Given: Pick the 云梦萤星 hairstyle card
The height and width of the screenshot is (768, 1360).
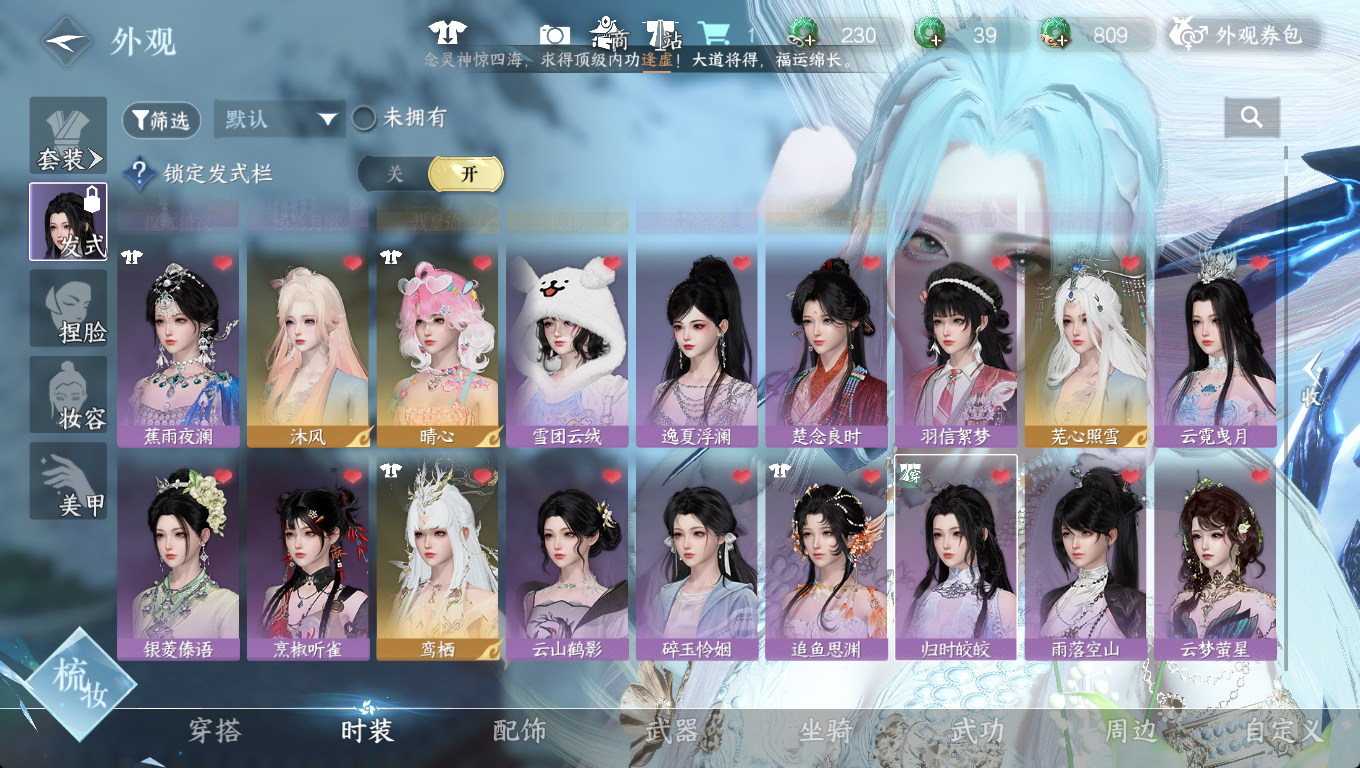Looking at the screenshot, I should pyautogui.click(x=1215, y=558).
